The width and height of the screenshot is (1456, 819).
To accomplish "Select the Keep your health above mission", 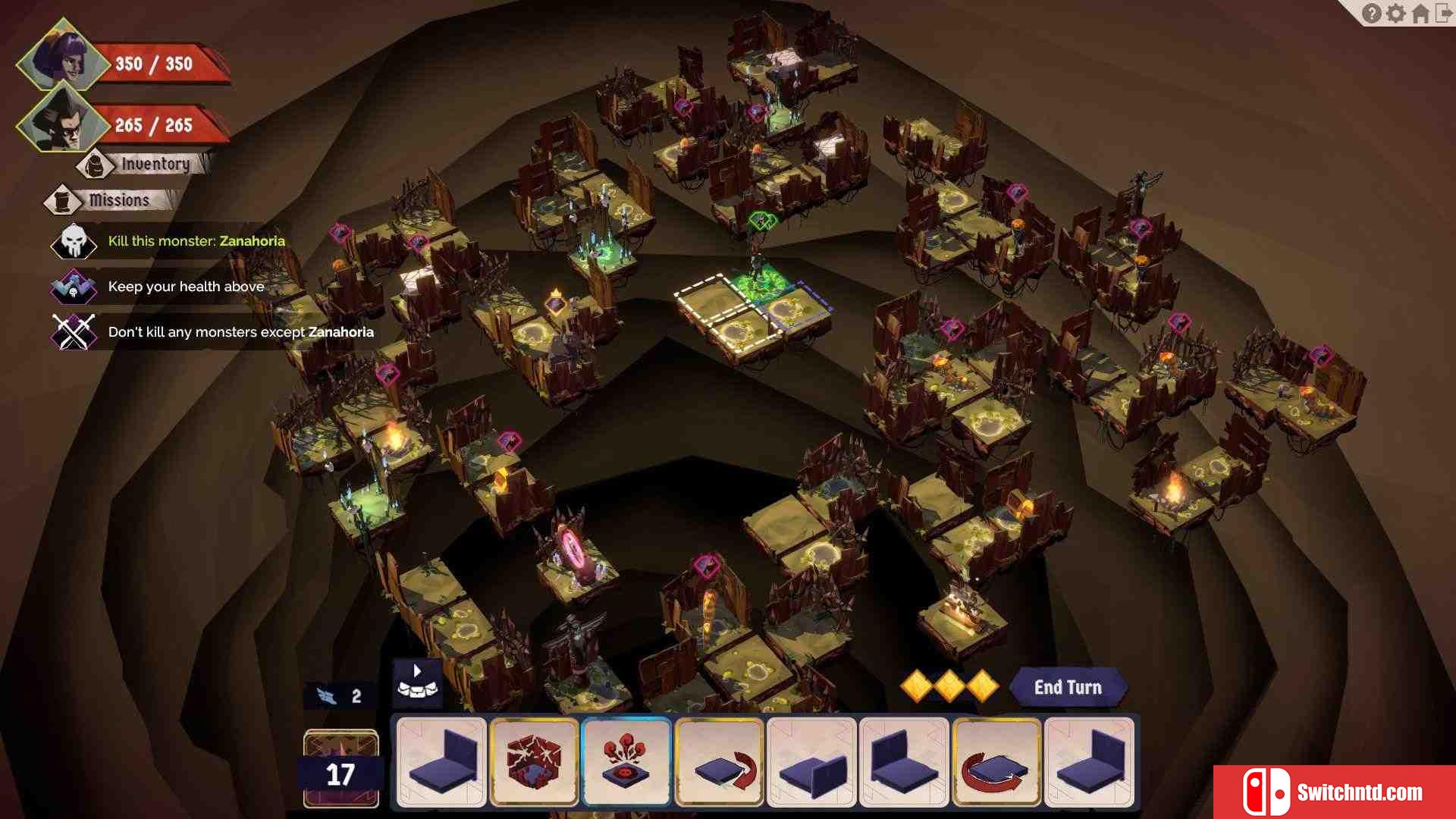I will point(186,287).
